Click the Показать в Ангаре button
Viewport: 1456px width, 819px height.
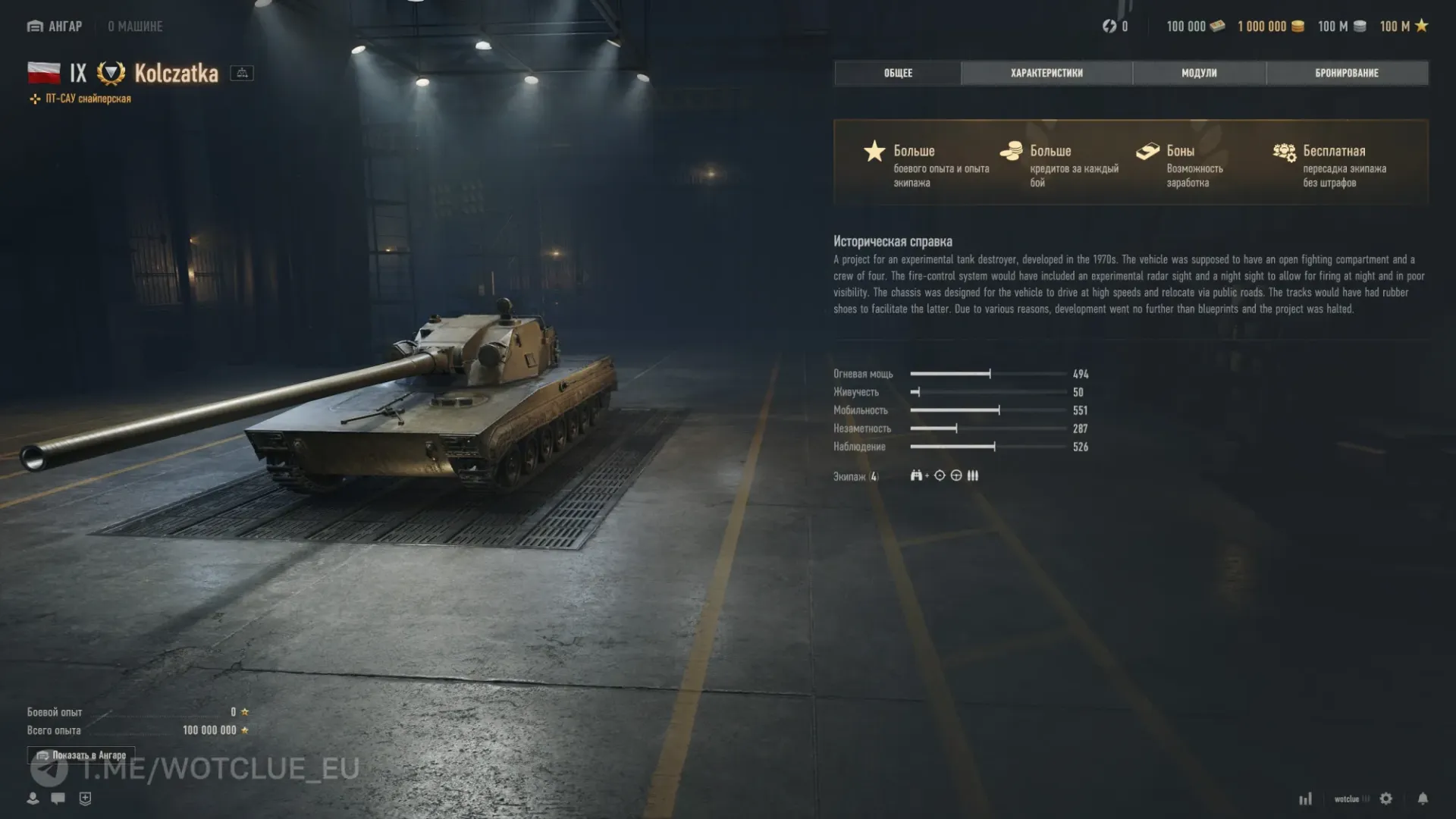click(x=81, y=755)
